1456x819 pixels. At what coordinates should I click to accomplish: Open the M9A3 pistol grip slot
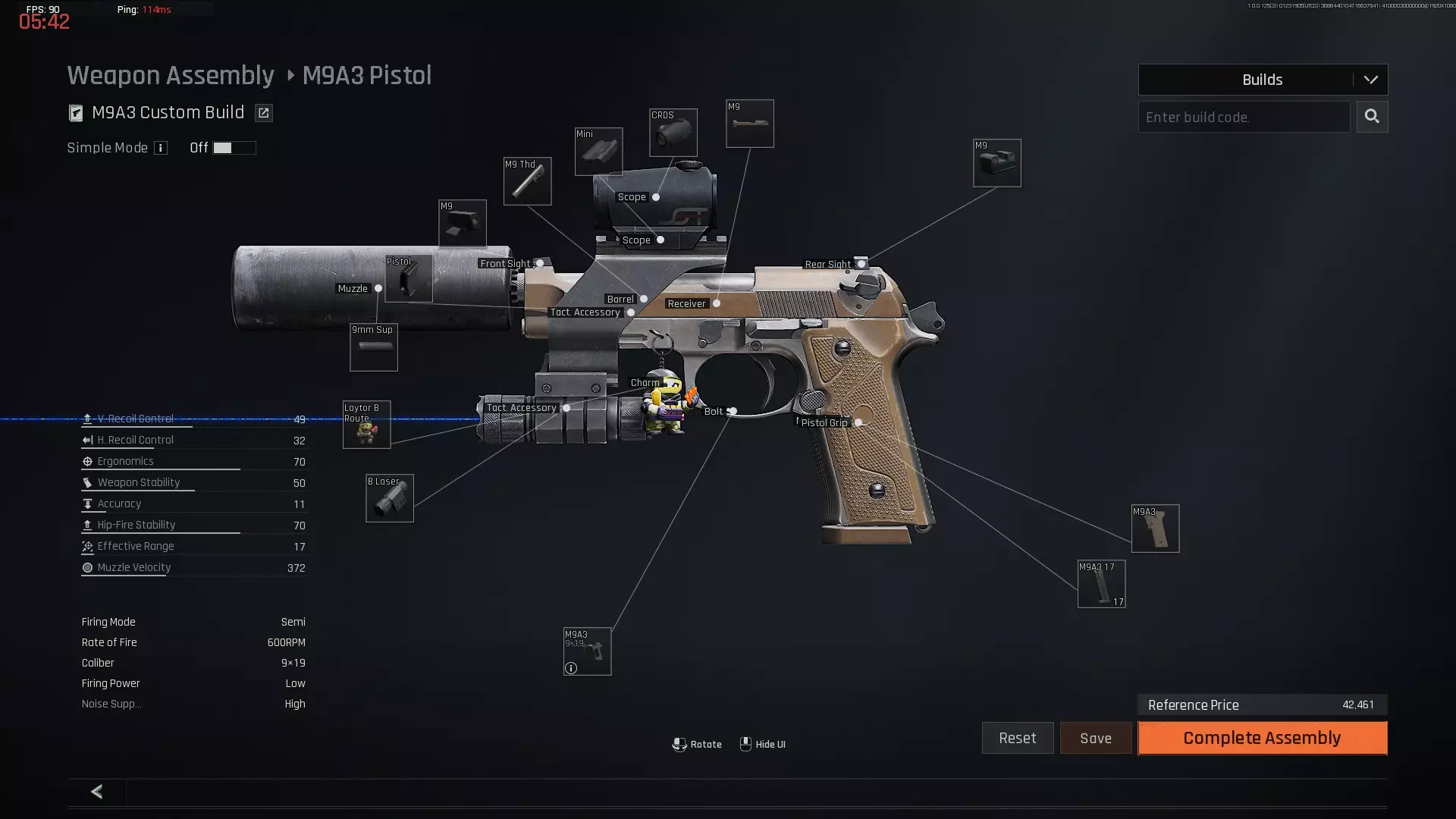[1155, 529]
